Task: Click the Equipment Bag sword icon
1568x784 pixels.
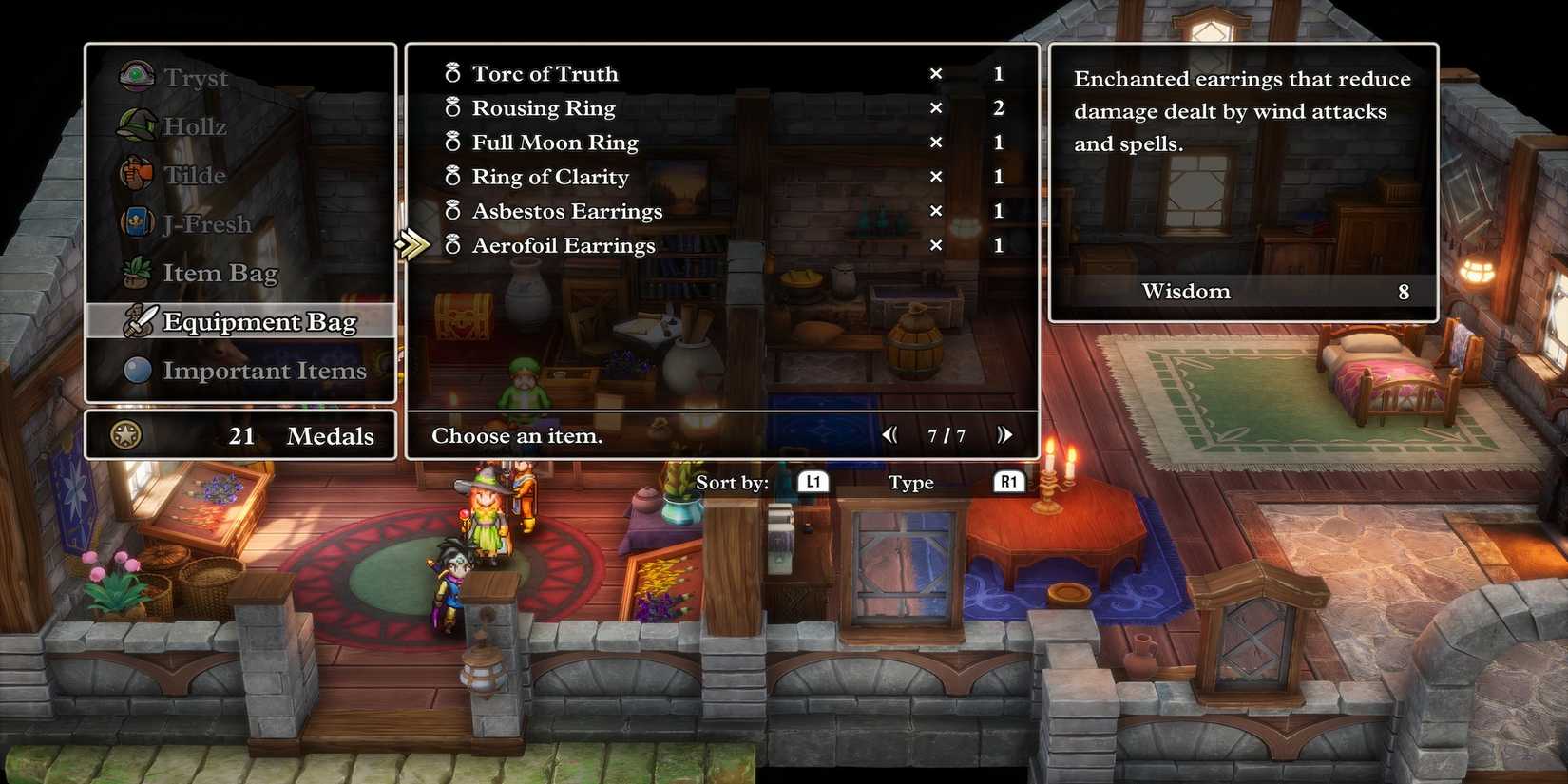Action: (139, 321)
